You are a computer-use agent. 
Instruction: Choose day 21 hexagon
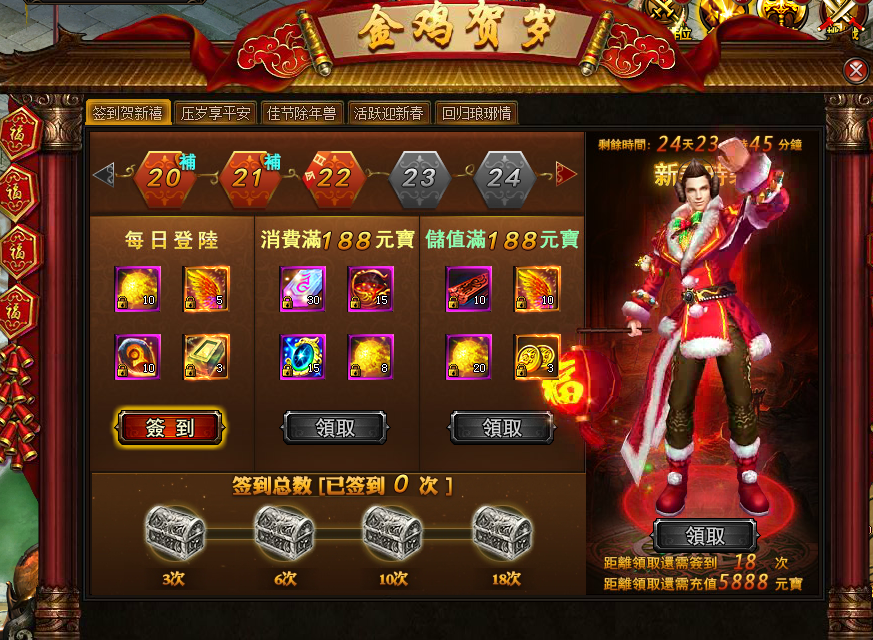tap(249, 178)
